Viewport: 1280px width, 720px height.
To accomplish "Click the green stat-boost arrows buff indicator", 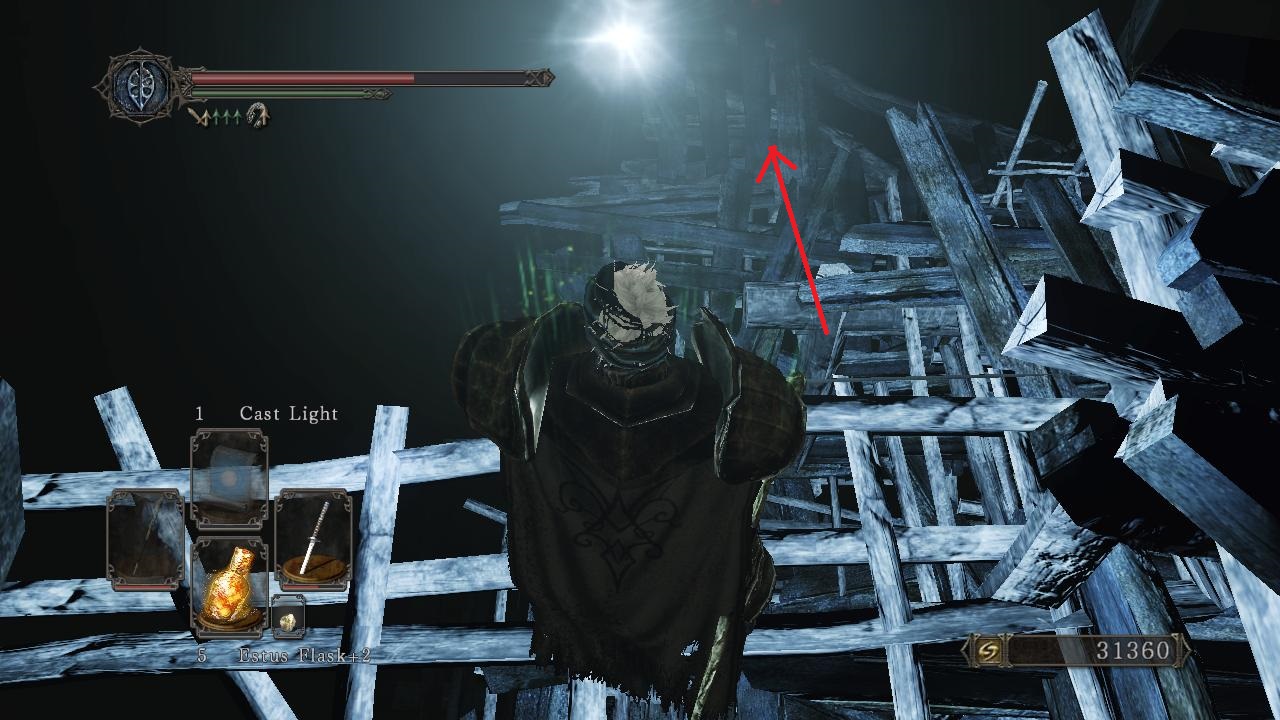I will (228, 115).
